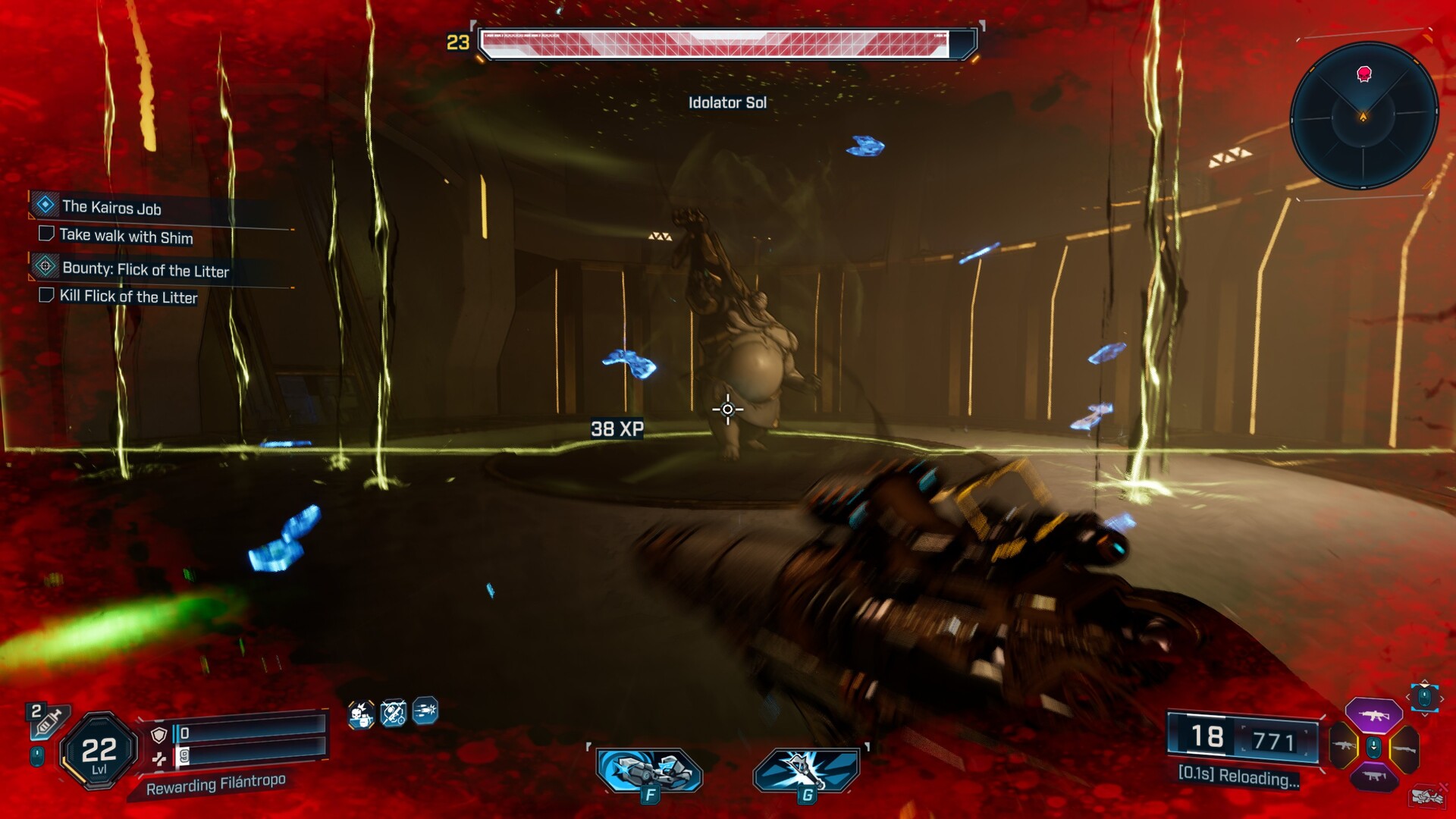Screen dimensions: 1456x819
Task: Select The Kairos Job quest tracker
Action: click(111, 207)
